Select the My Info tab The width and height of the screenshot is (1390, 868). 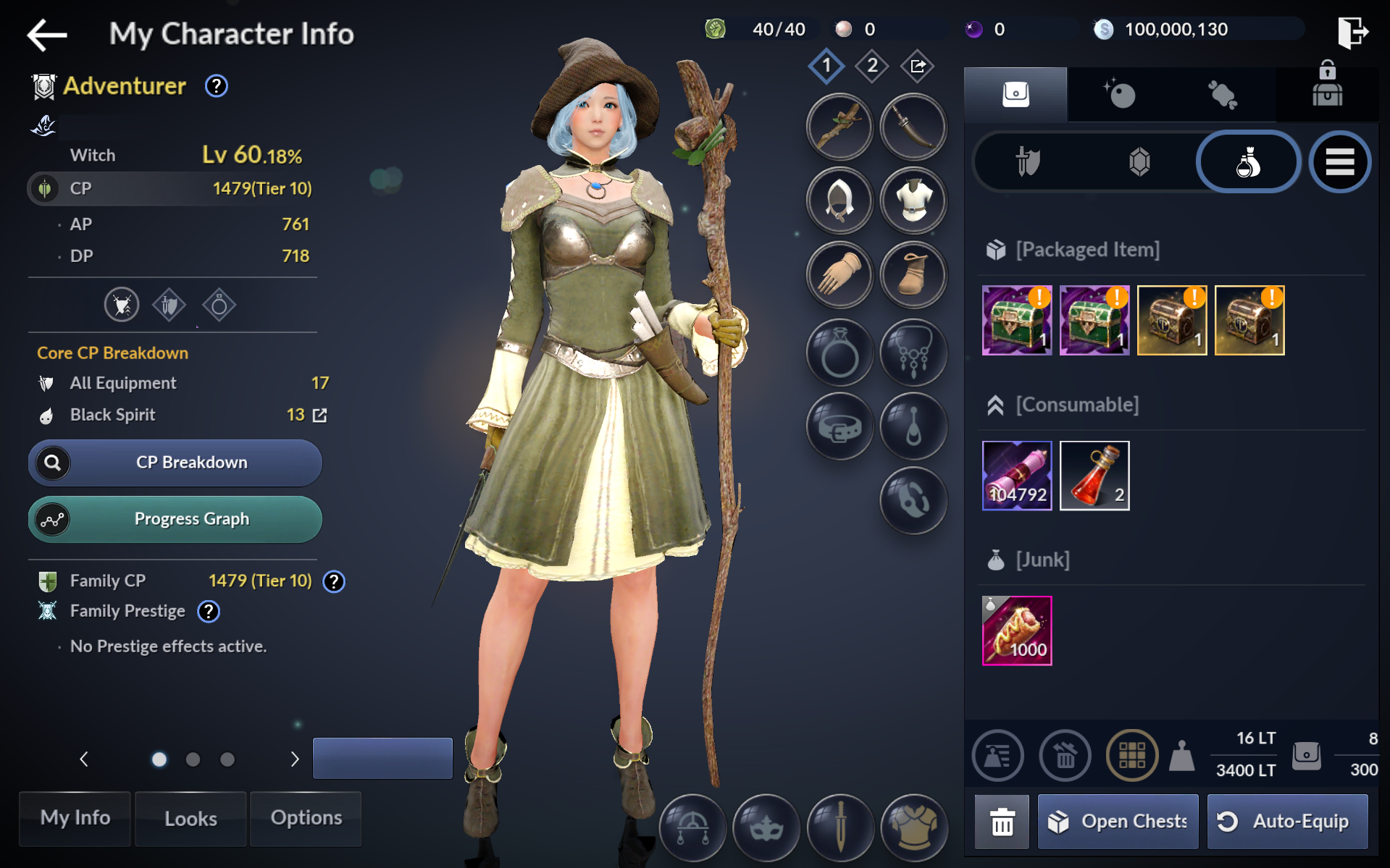pos(75,819)
